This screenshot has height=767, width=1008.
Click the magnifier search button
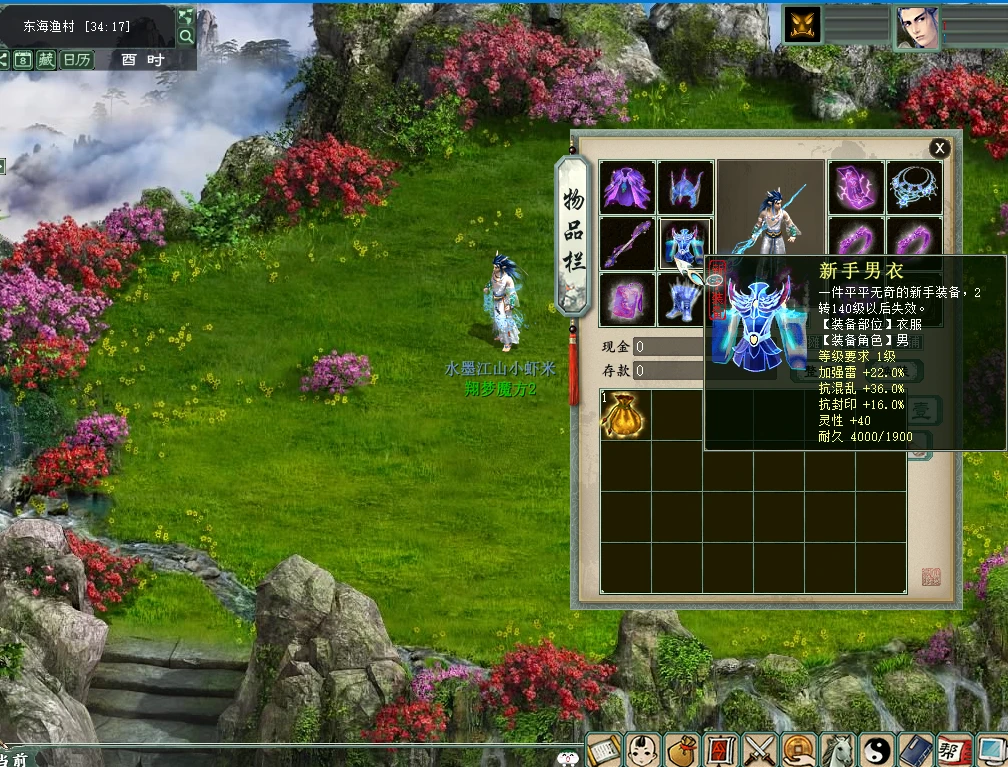click(x=186, y=37)
